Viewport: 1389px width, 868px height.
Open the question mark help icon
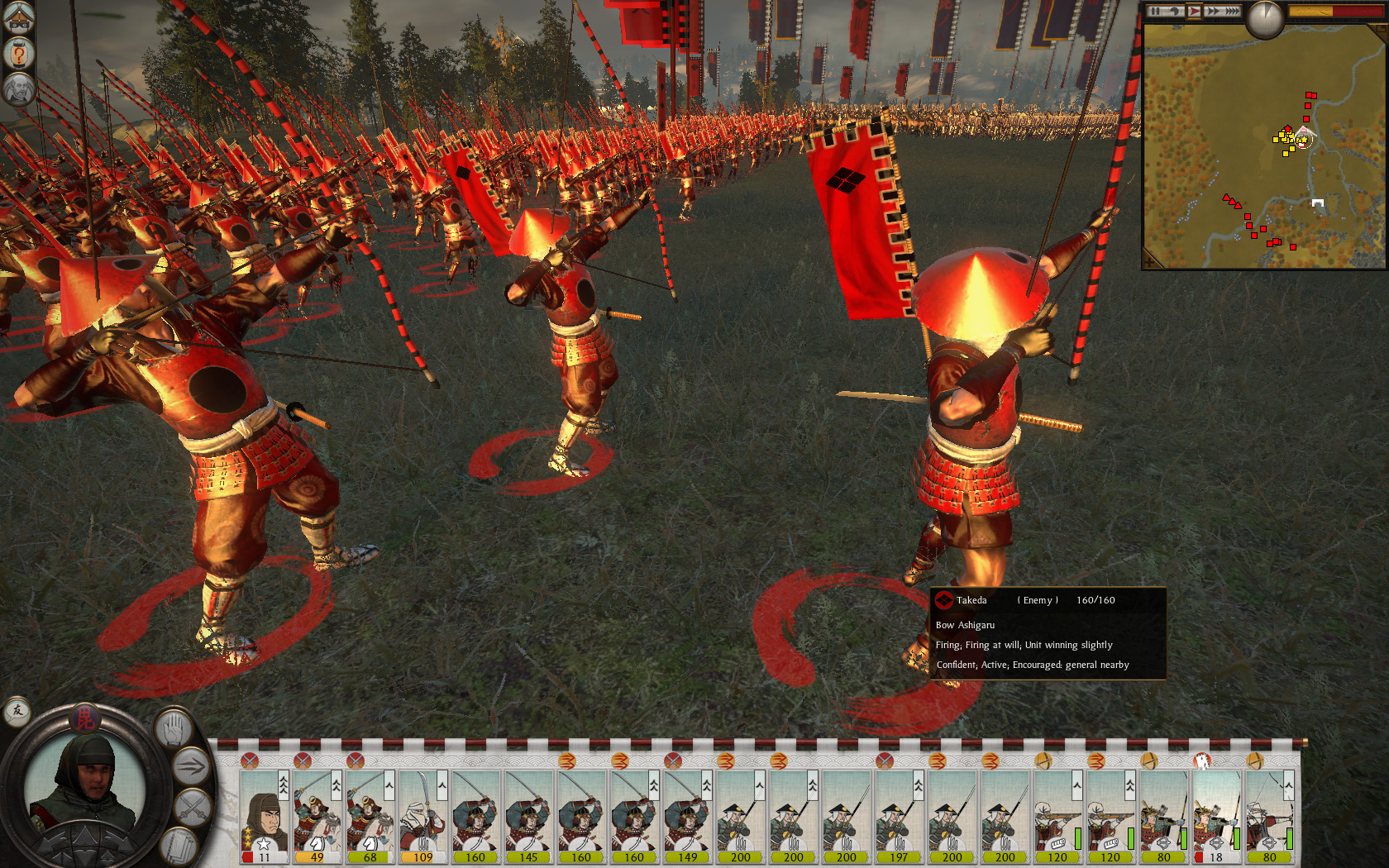pos(18,54)
